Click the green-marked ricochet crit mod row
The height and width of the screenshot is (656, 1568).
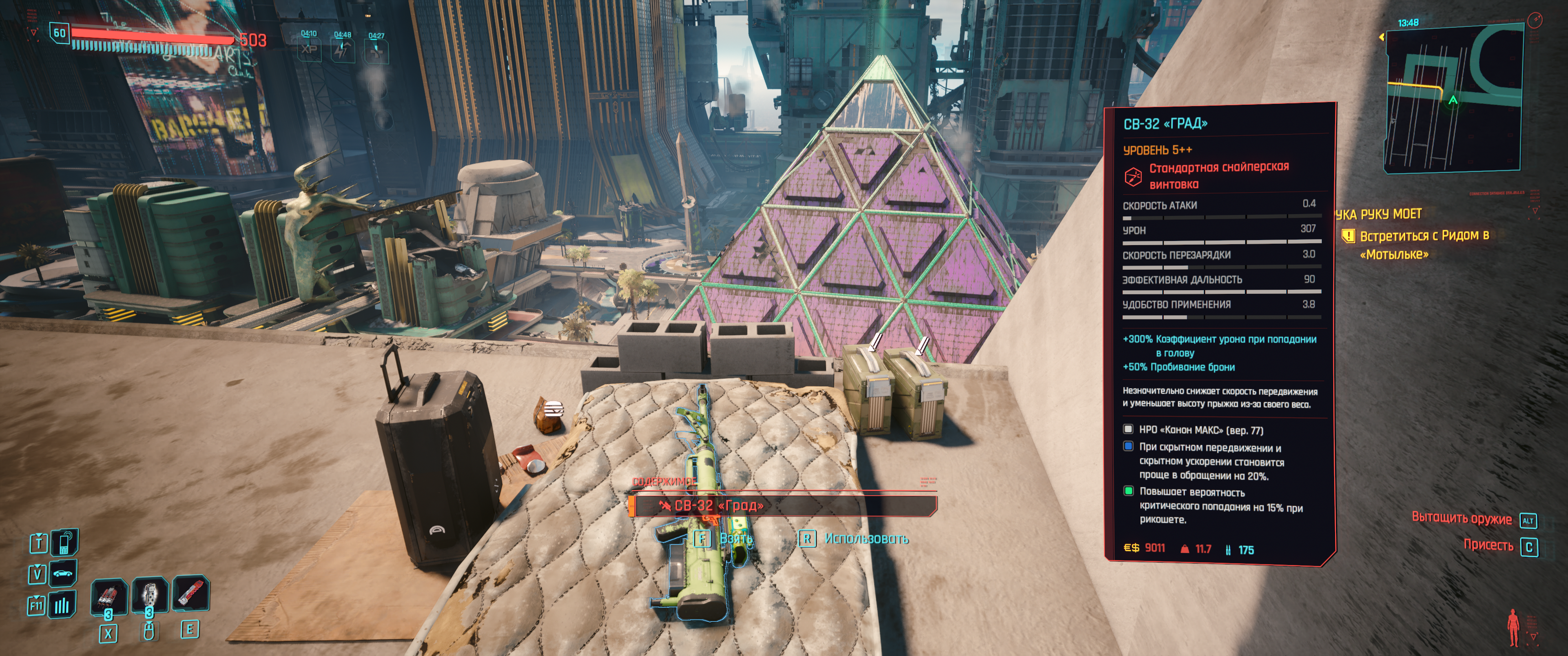click(1220, 506)
